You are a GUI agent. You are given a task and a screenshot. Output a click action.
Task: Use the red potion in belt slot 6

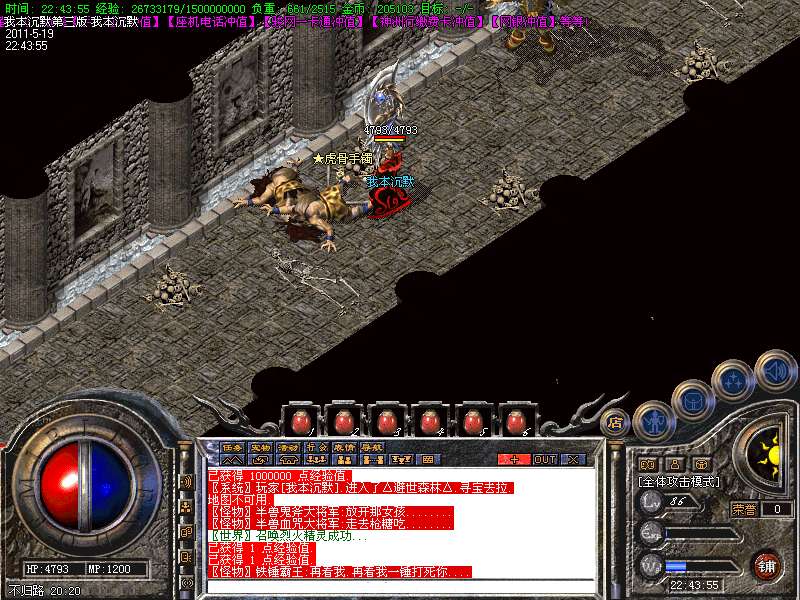(516, 421)
